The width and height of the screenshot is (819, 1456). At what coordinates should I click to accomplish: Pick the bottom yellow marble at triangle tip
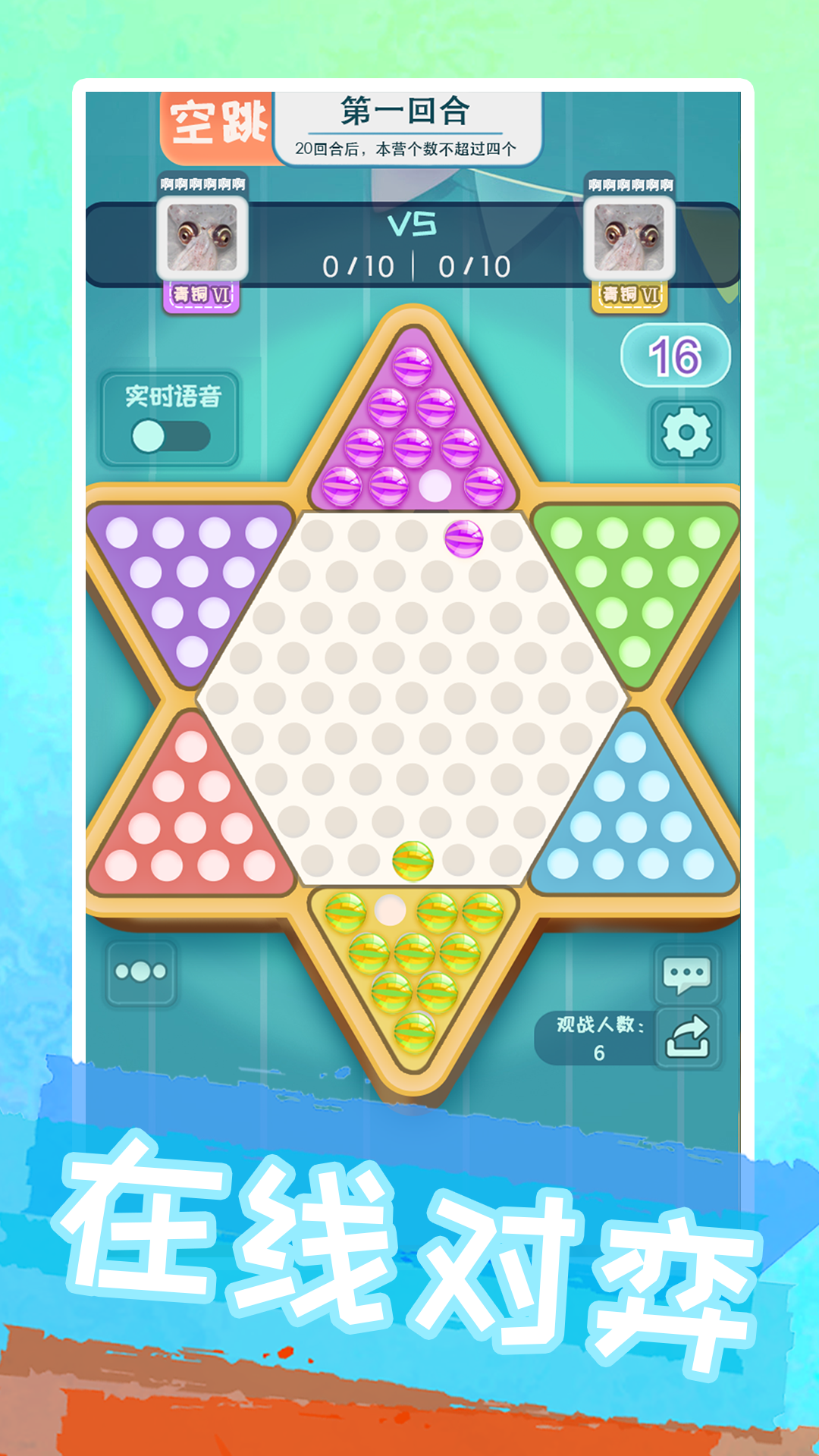pos(414,1031)
